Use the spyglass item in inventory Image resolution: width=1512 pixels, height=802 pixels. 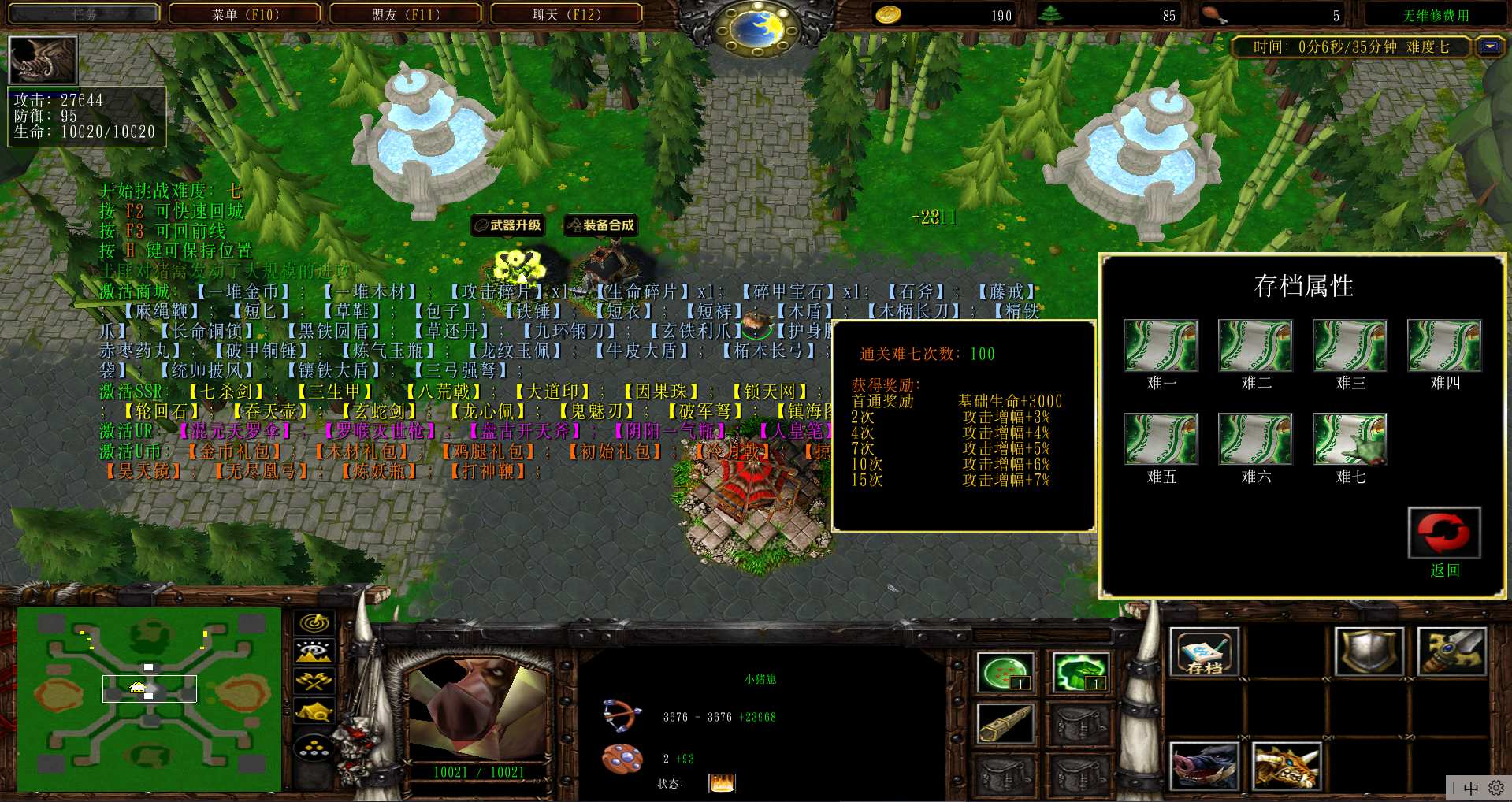tap(1005, 722)
